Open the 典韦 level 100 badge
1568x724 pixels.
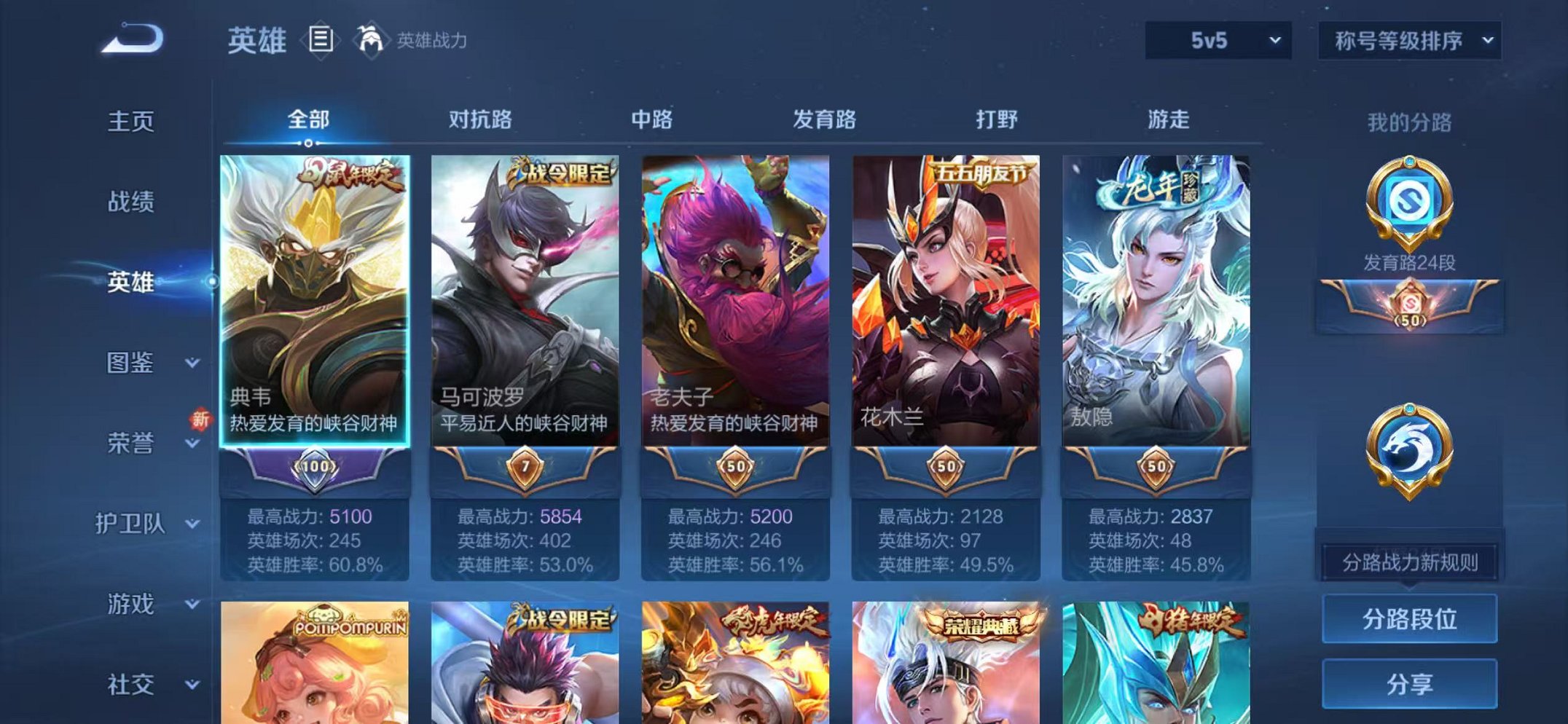point(316,468)
